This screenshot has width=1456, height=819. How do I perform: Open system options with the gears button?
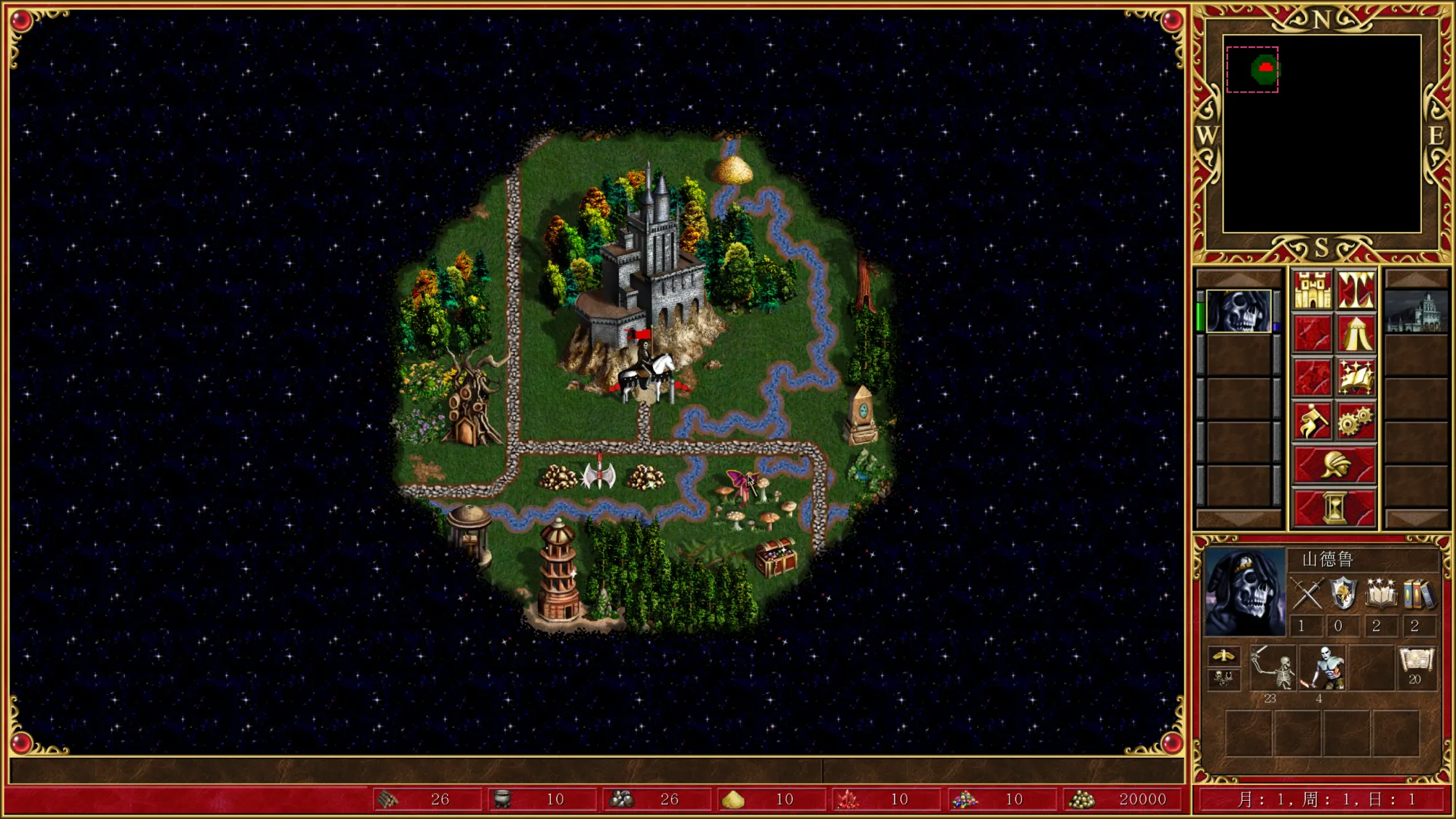tap(1356, 421)
